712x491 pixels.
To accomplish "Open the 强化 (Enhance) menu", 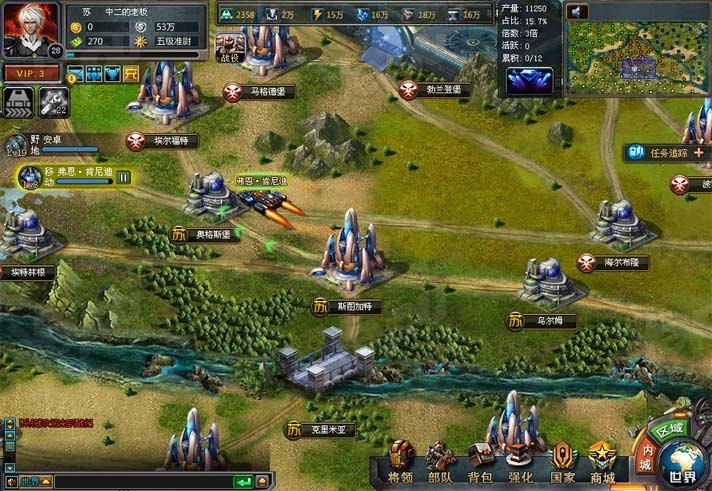I will [x=520, y=461].
